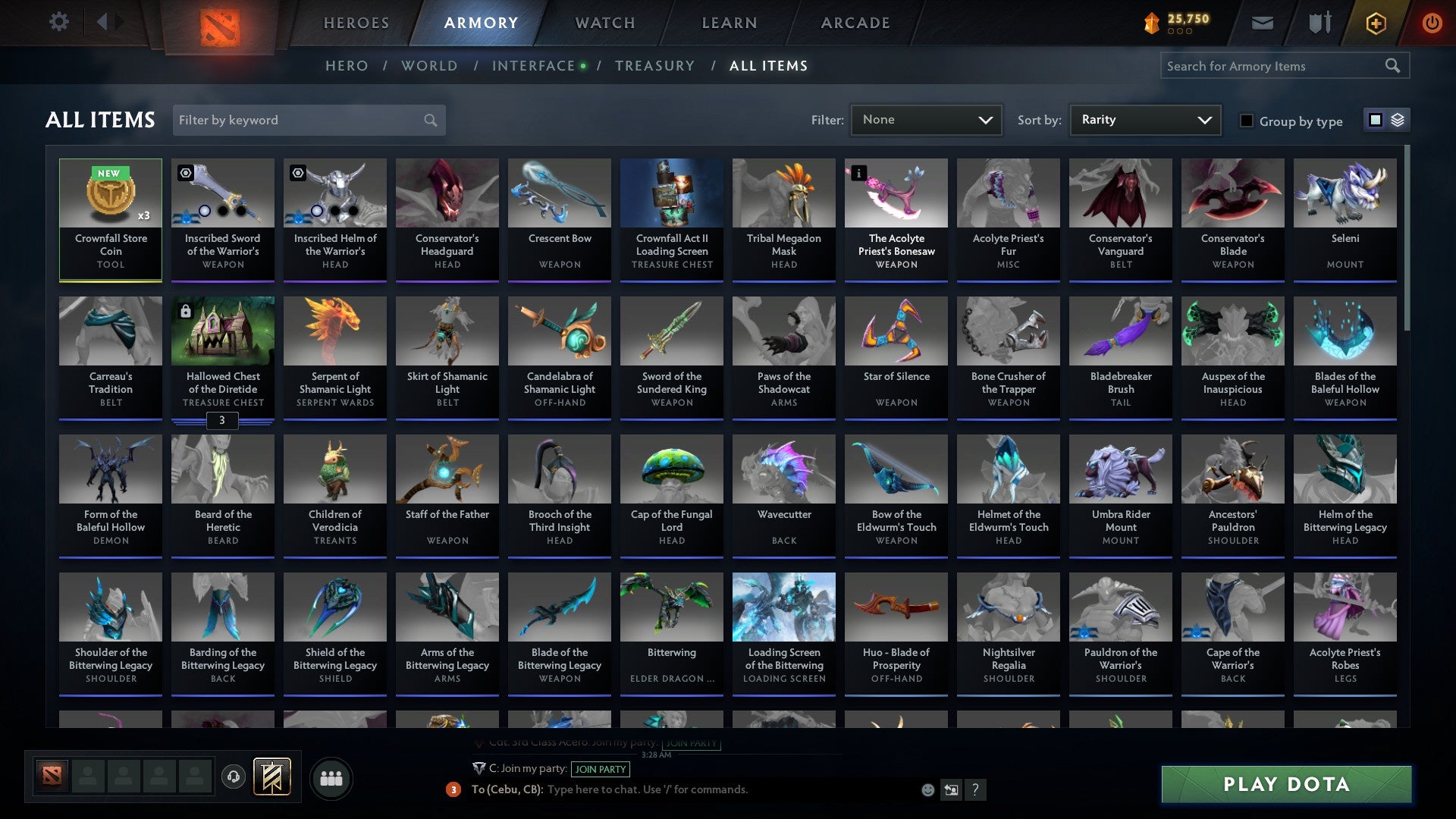
Task: Enable the Group by type checkbox
Action: 1247,121
